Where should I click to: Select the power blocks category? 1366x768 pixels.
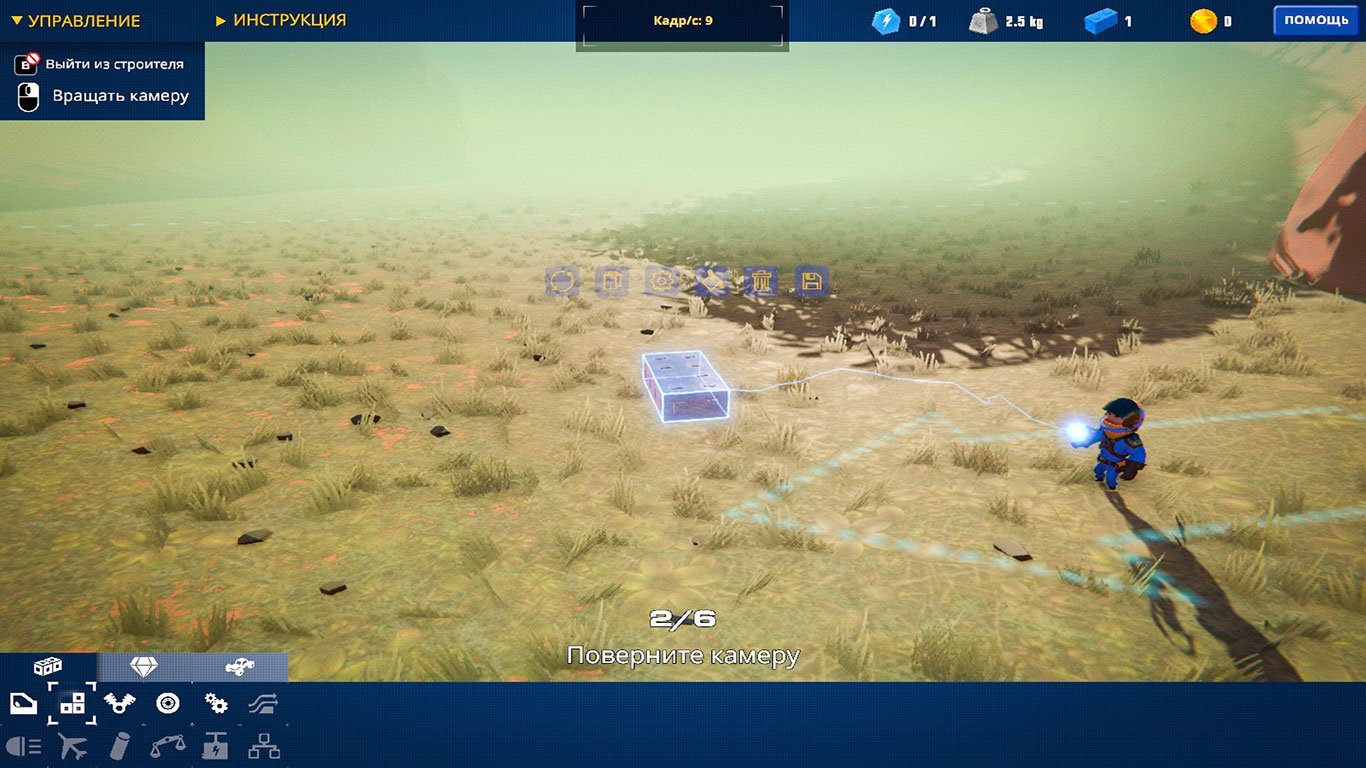[215, 745]
